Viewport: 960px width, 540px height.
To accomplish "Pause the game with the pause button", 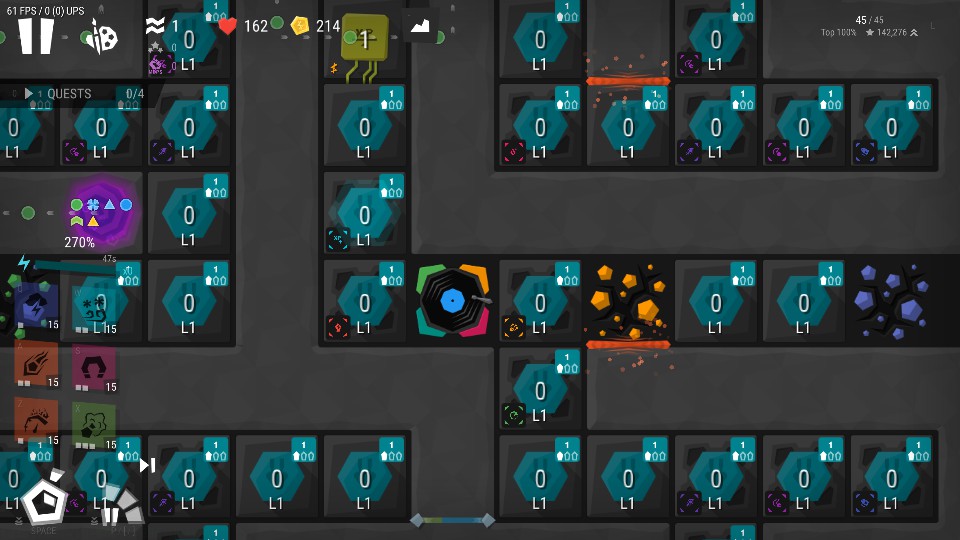I will (x=36, y=36).
